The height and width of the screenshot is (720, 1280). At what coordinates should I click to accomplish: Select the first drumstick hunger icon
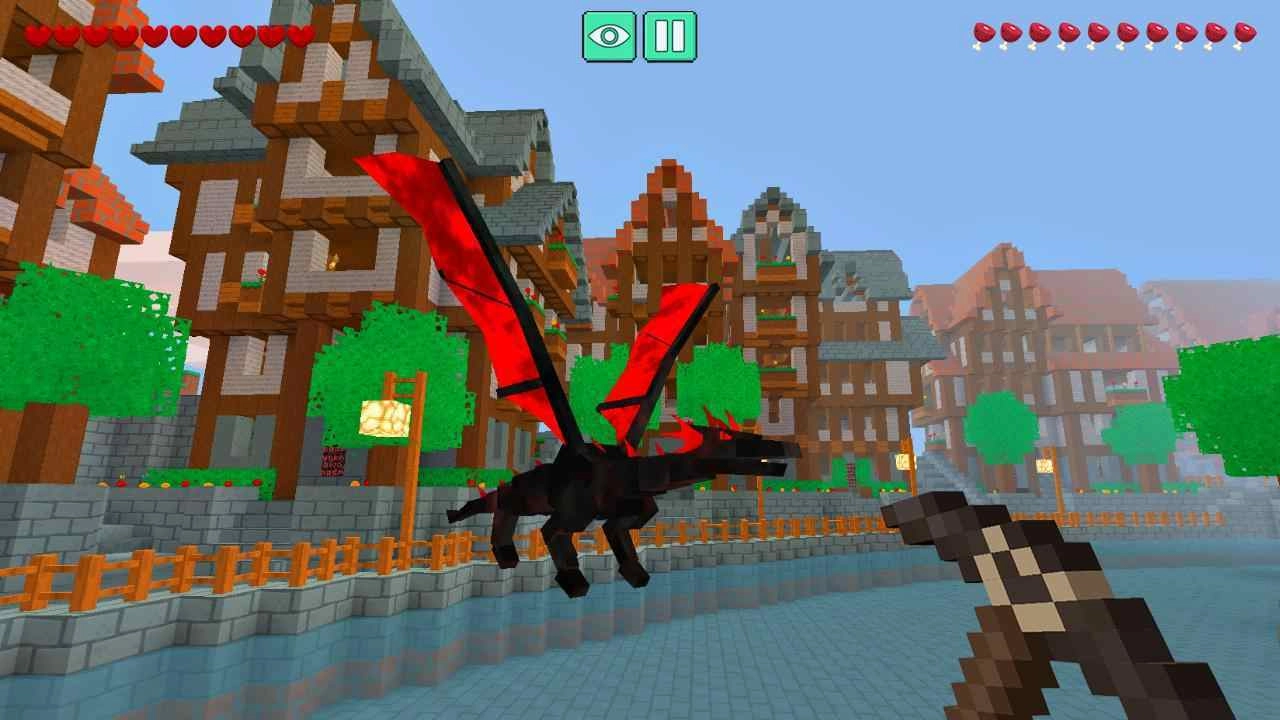click(x=982, y=36)
